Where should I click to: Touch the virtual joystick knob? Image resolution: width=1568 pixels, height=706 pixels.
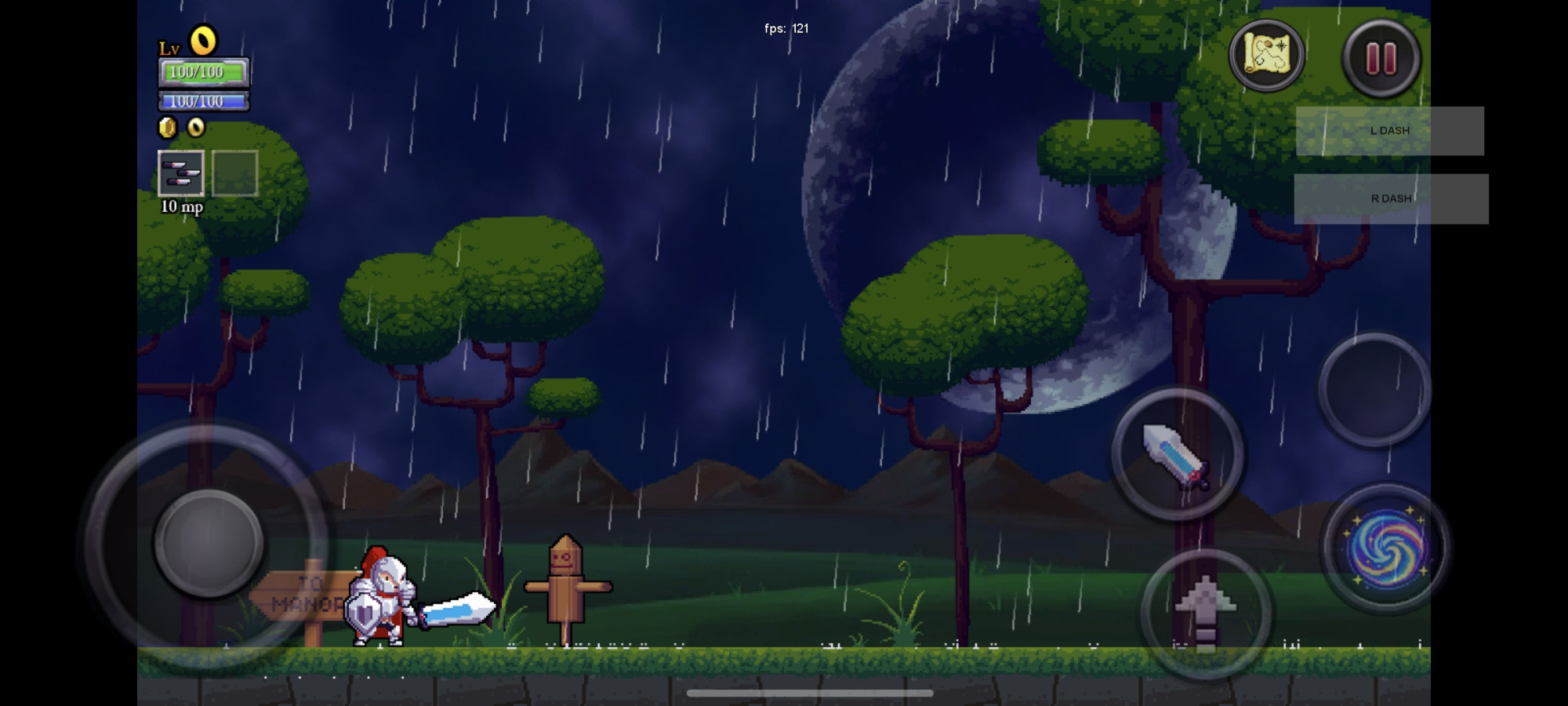tap(209, 543)
